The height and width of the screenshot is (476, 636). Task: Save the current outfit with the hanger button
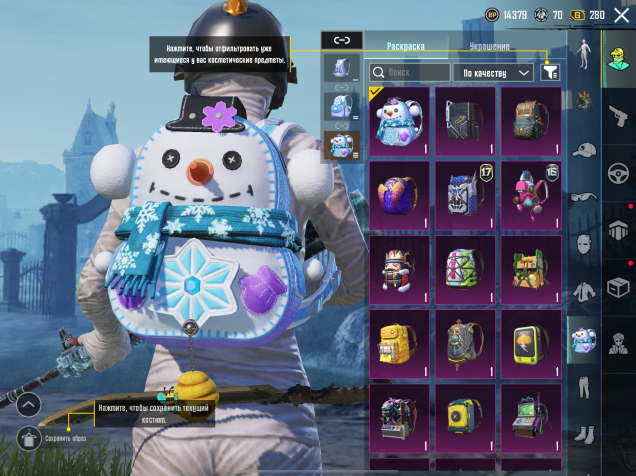[x=28, y=437]
